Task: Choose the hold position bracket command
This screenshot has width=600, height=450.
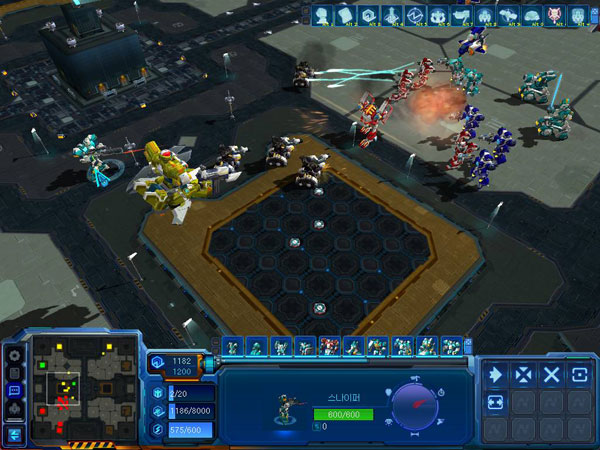Action: (579, 374)
